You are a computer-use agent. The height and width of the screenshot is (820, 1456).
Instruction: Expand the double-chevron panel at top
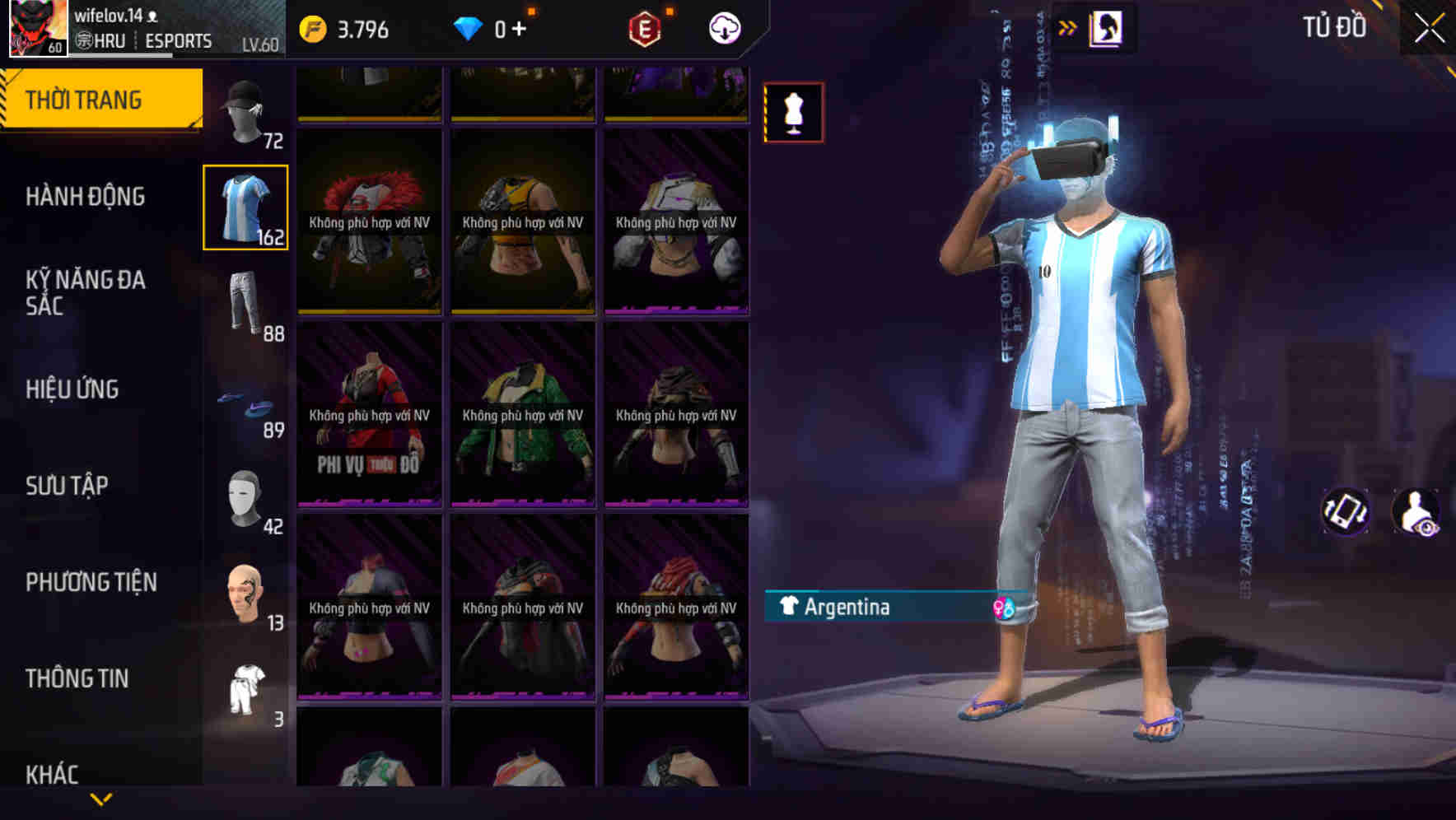(x=1067, y=26)
